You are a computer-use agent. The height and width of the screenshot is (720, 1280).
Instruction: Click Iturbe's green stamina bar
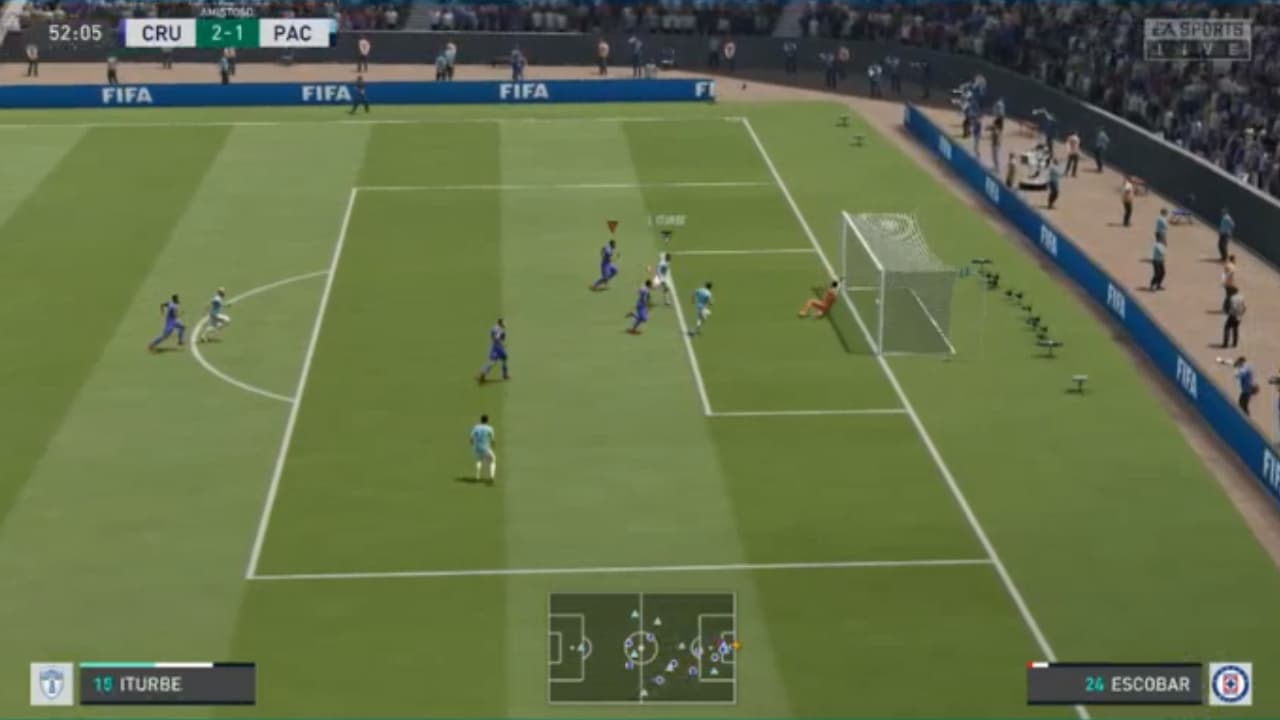tap(115, 663)
